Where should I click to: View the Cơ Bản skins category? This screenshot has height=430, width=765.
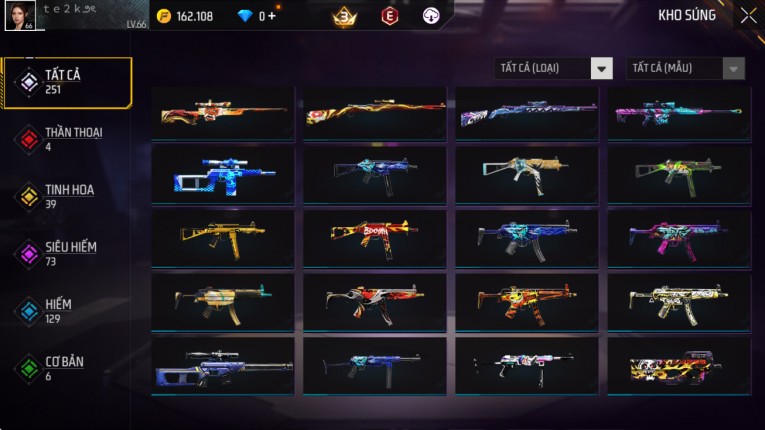[67, 368]
